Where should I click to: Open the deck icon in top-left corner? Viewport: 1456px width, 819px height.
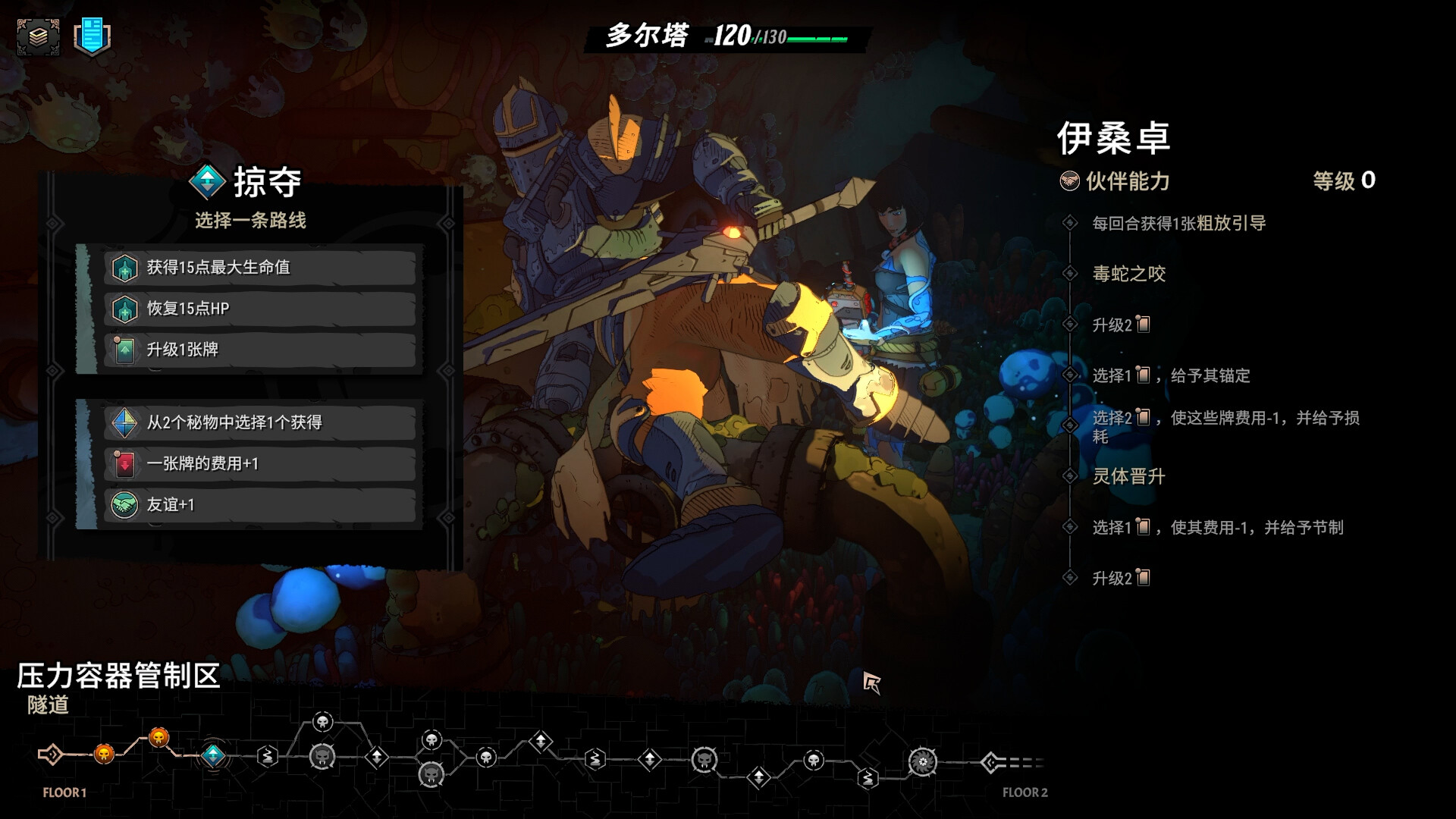click(x=39, y=35)
